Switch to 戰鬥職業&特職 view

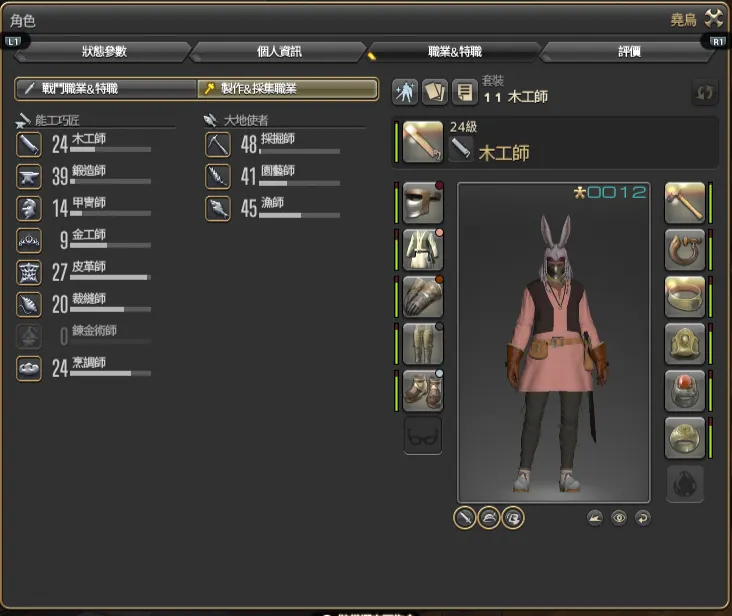pos(106,89)
